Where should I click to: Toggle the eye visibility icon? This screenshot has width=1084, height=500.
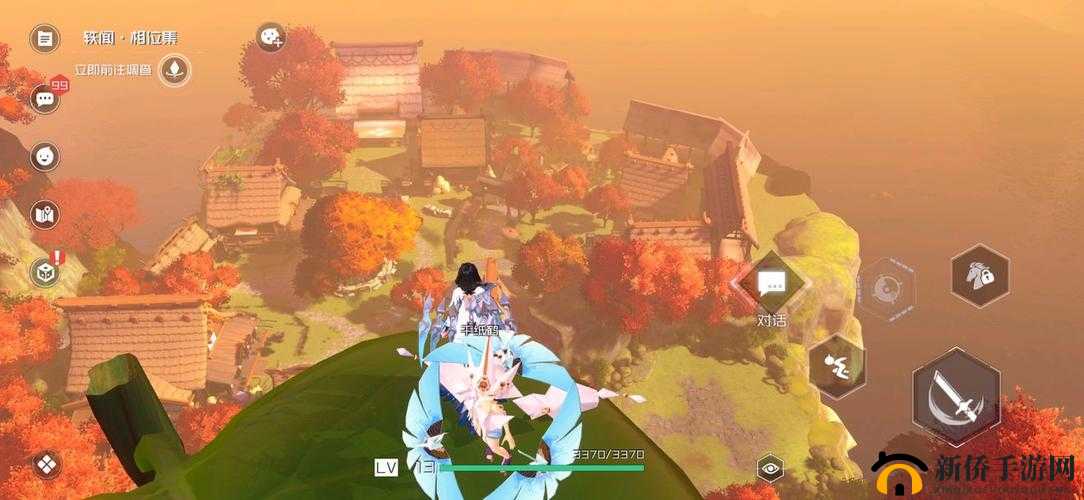click(x=770, y=466)
